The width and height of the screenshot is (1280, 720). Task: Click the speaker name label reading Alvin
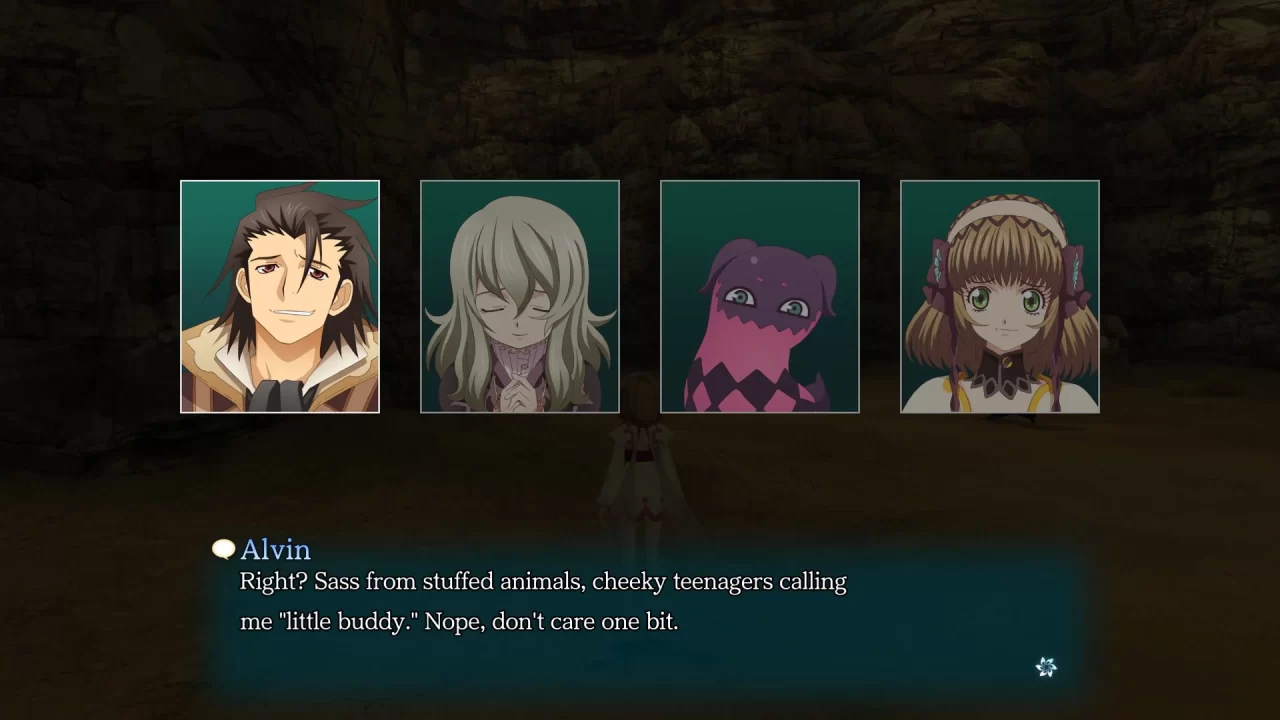(x=274, y=550)
